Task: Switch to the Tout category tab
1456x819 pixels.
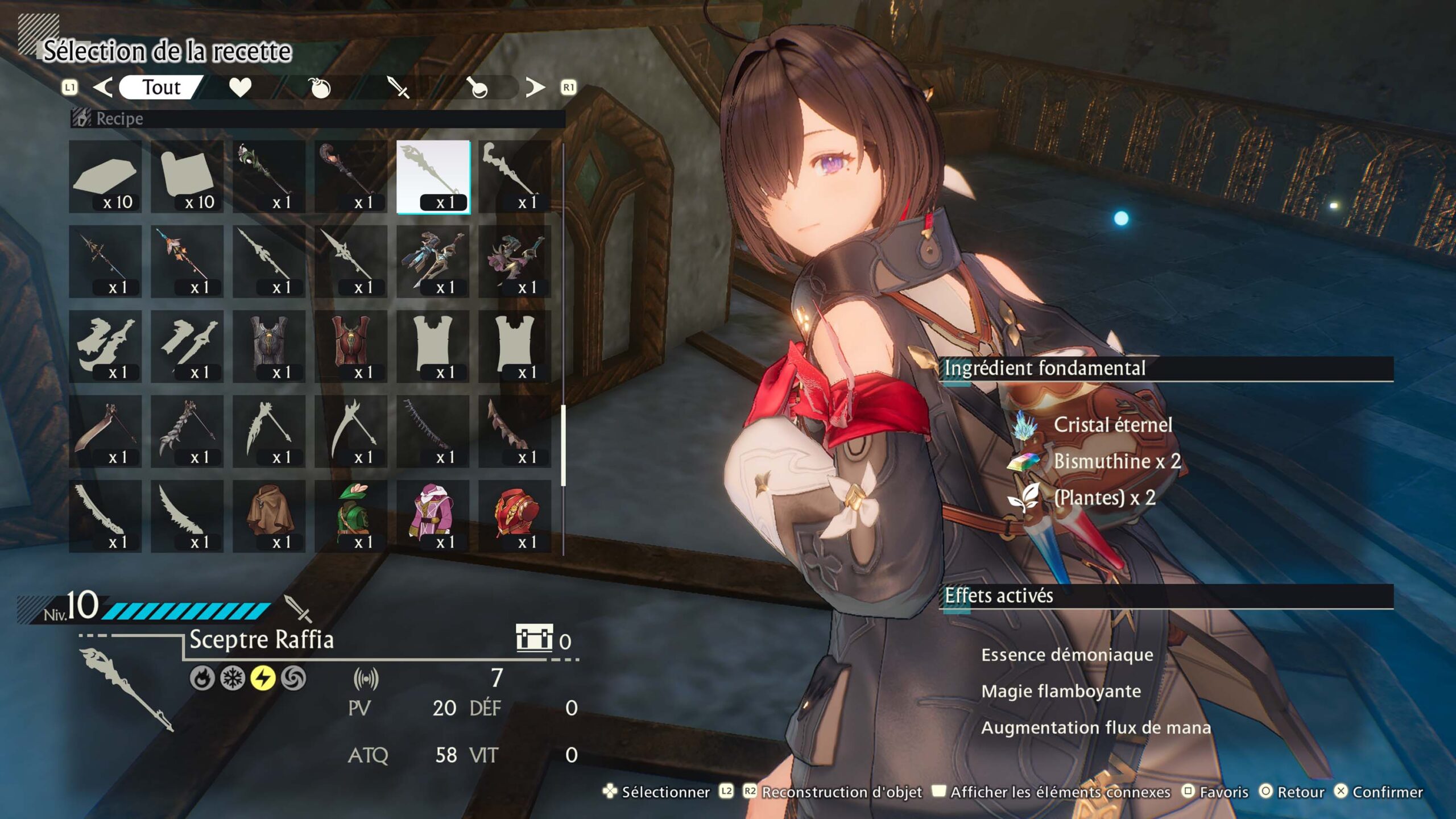Action: tap(161, 88)
